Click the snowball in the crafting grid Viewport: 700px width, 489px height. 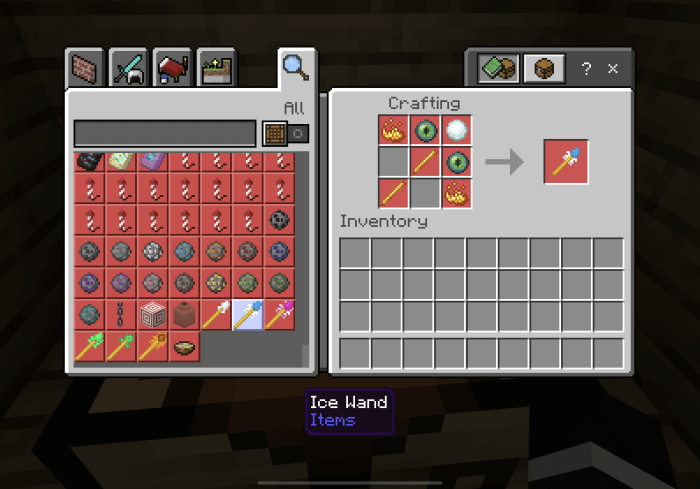457,130
